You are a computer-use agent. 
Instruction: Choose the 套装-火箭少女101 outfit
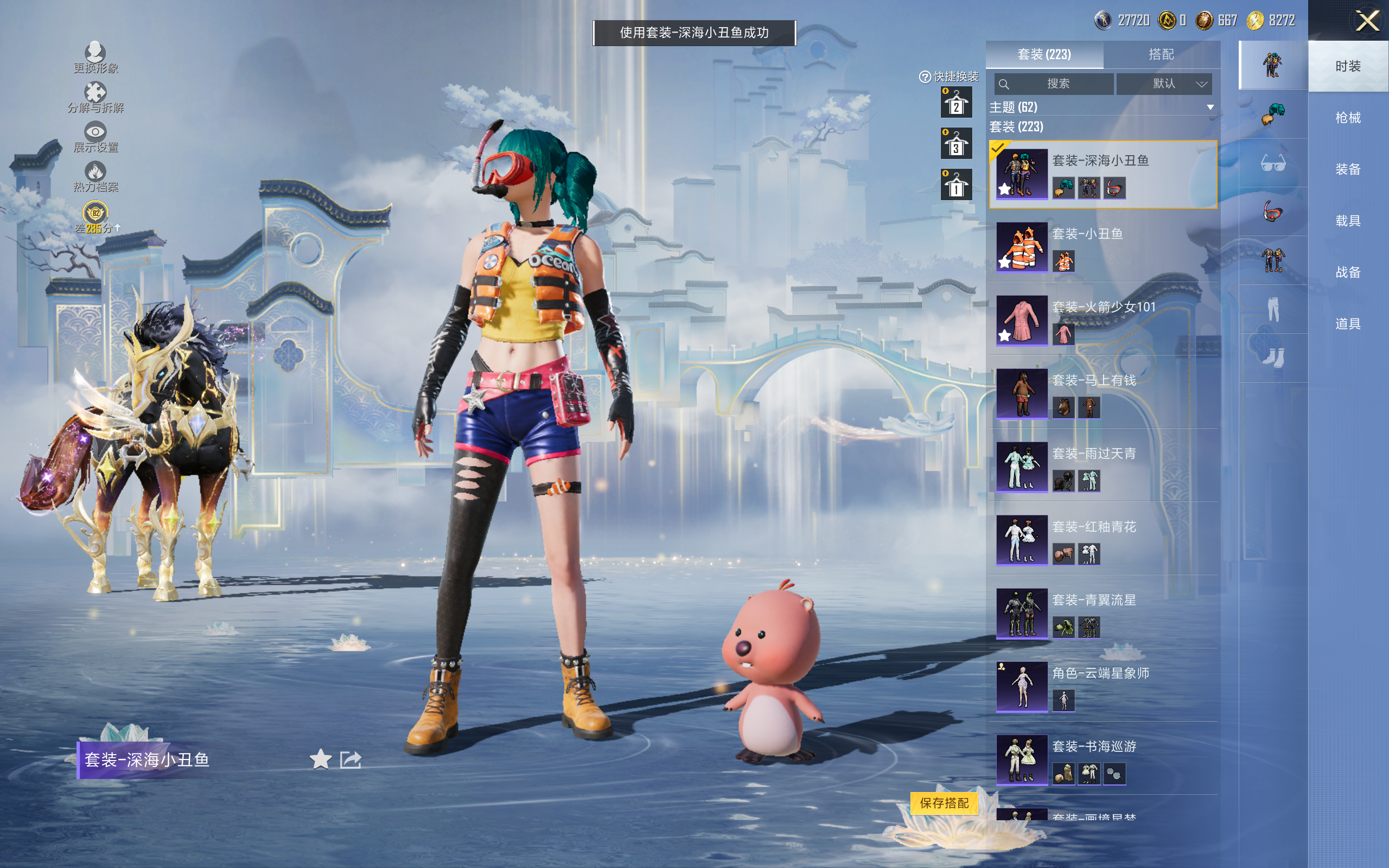1102,320
